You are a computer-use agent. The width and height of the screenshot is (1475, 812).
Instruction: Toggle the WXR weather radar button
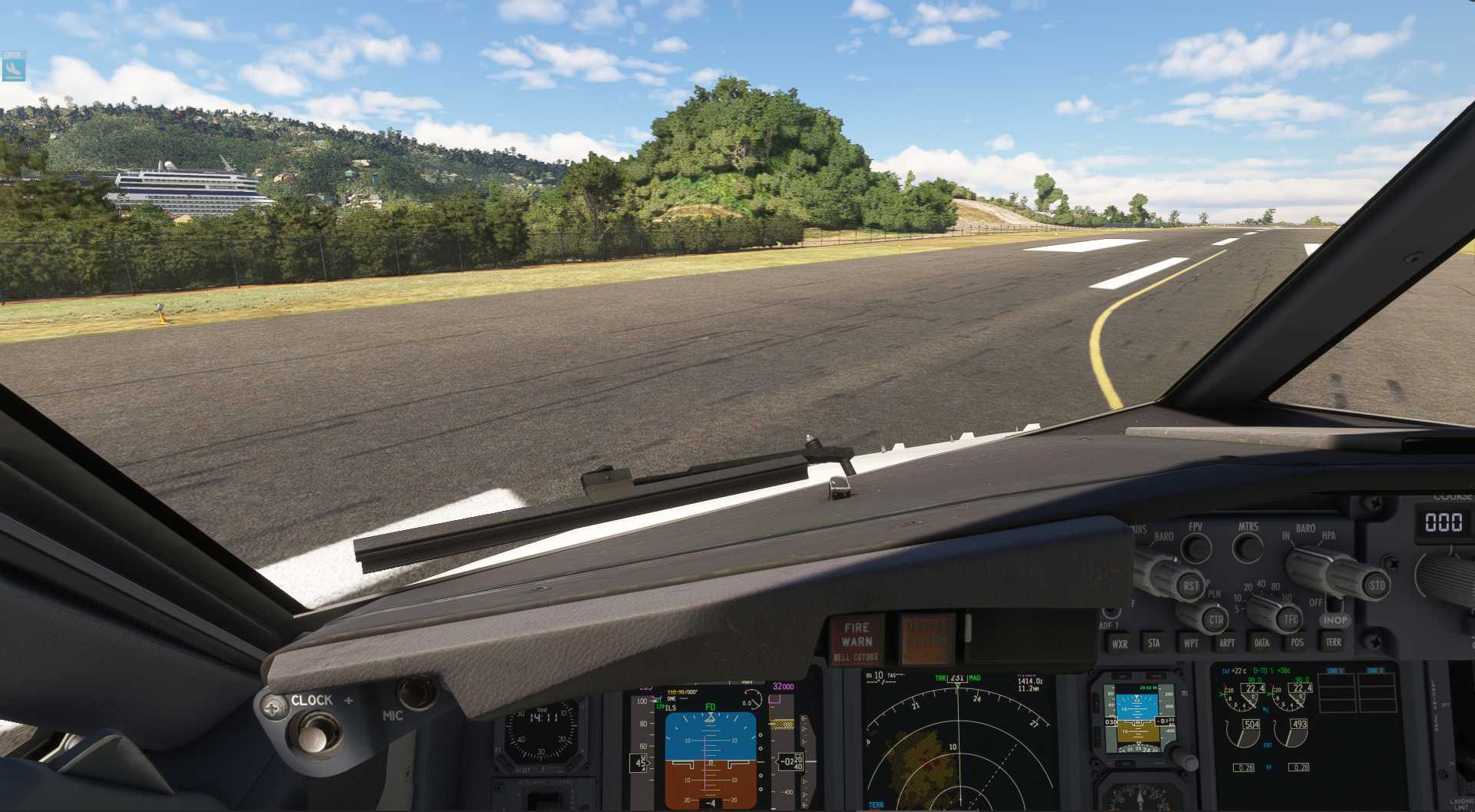(1119, 644)
